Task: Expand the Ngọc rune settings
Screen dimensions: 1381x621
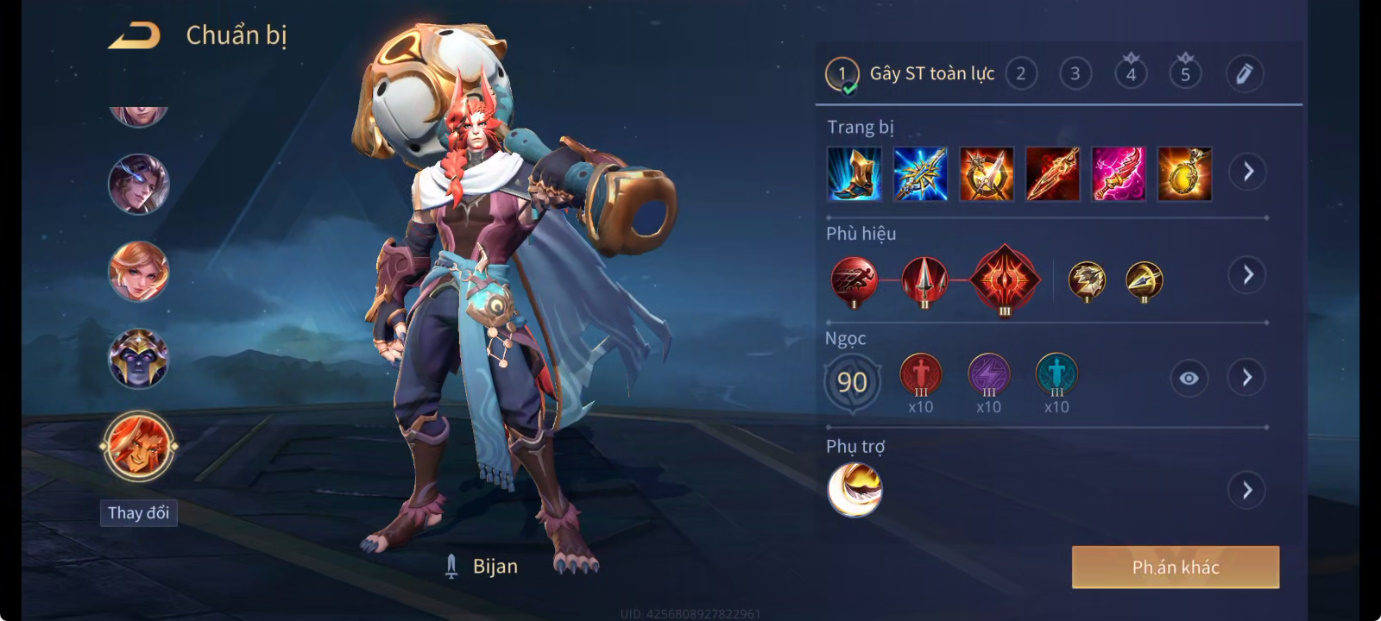Action: (1247, 377)
